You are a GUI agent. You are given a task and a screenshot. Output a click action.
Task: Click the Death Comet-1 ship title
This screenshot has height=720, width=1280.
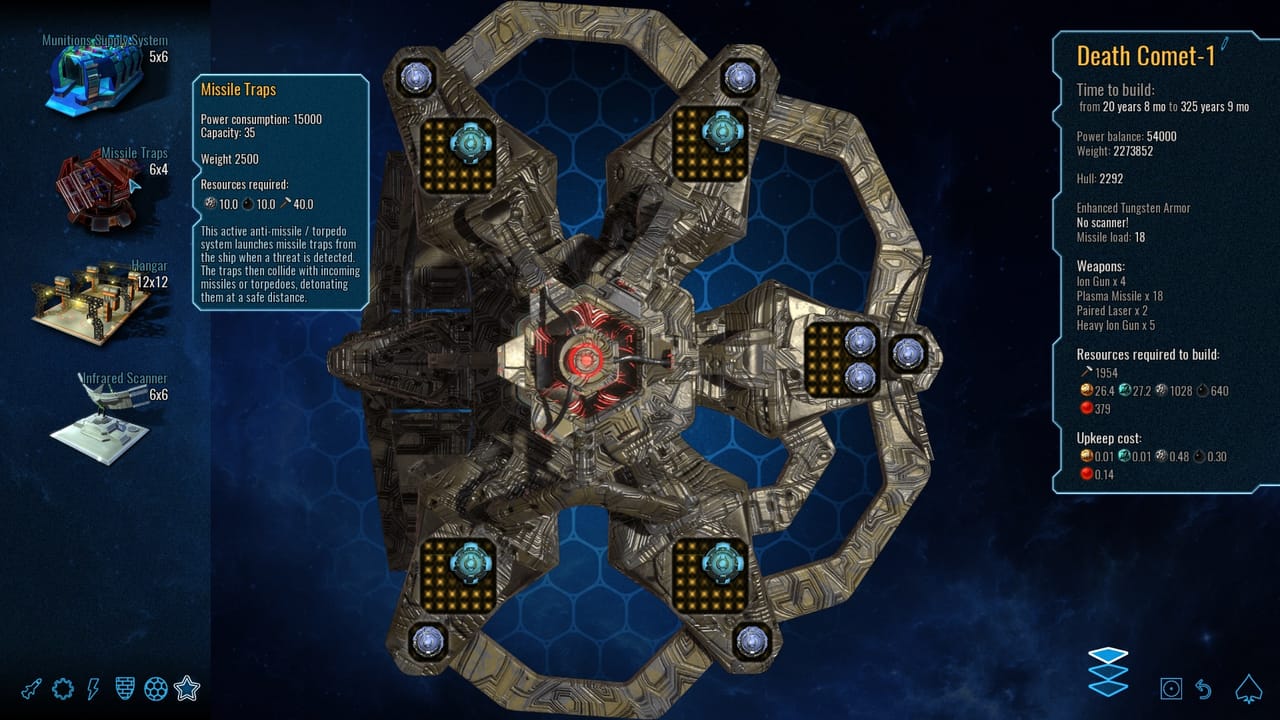[1148, 58]
